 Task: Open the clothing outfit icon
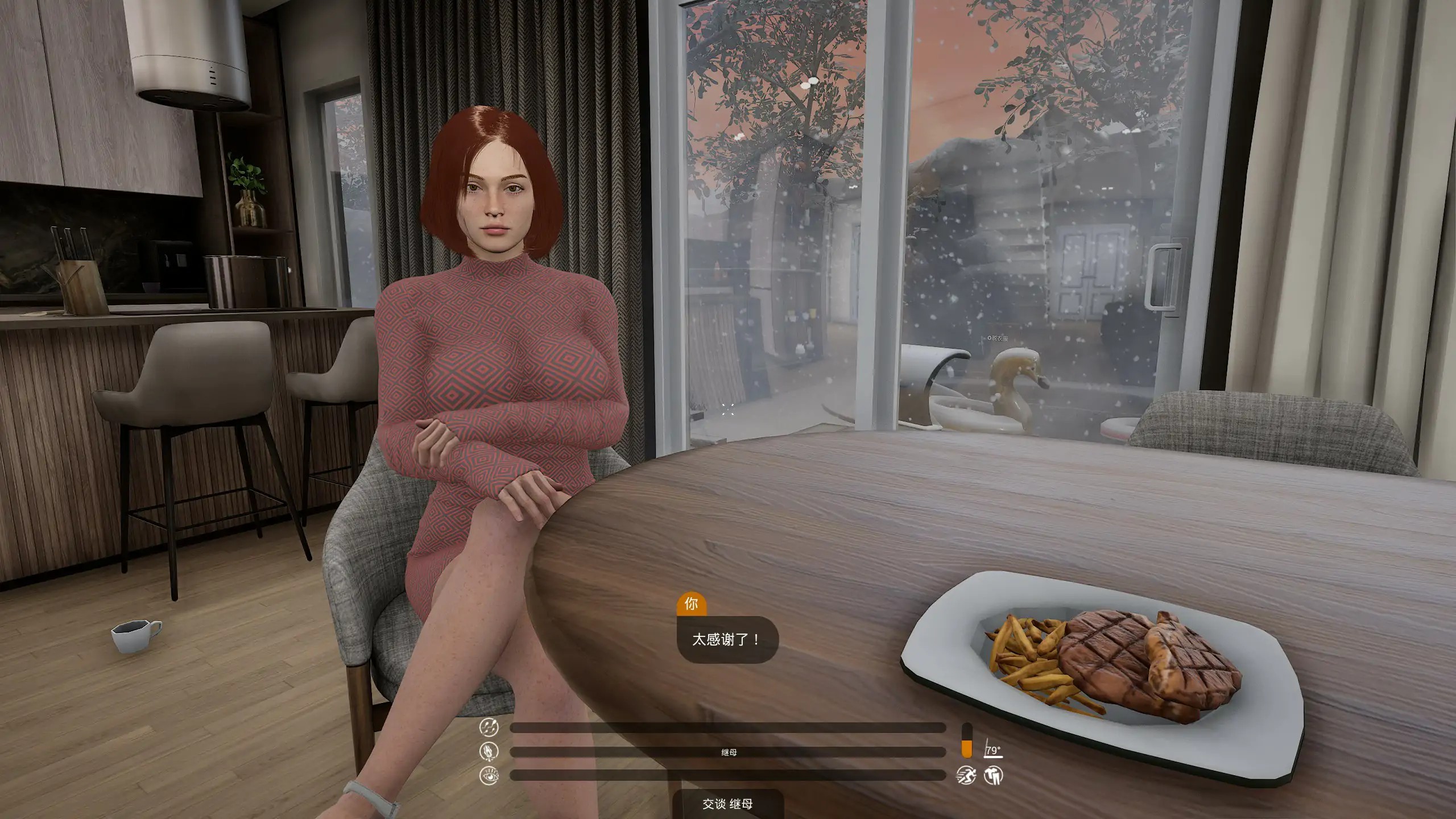click(x=994, y=775)
